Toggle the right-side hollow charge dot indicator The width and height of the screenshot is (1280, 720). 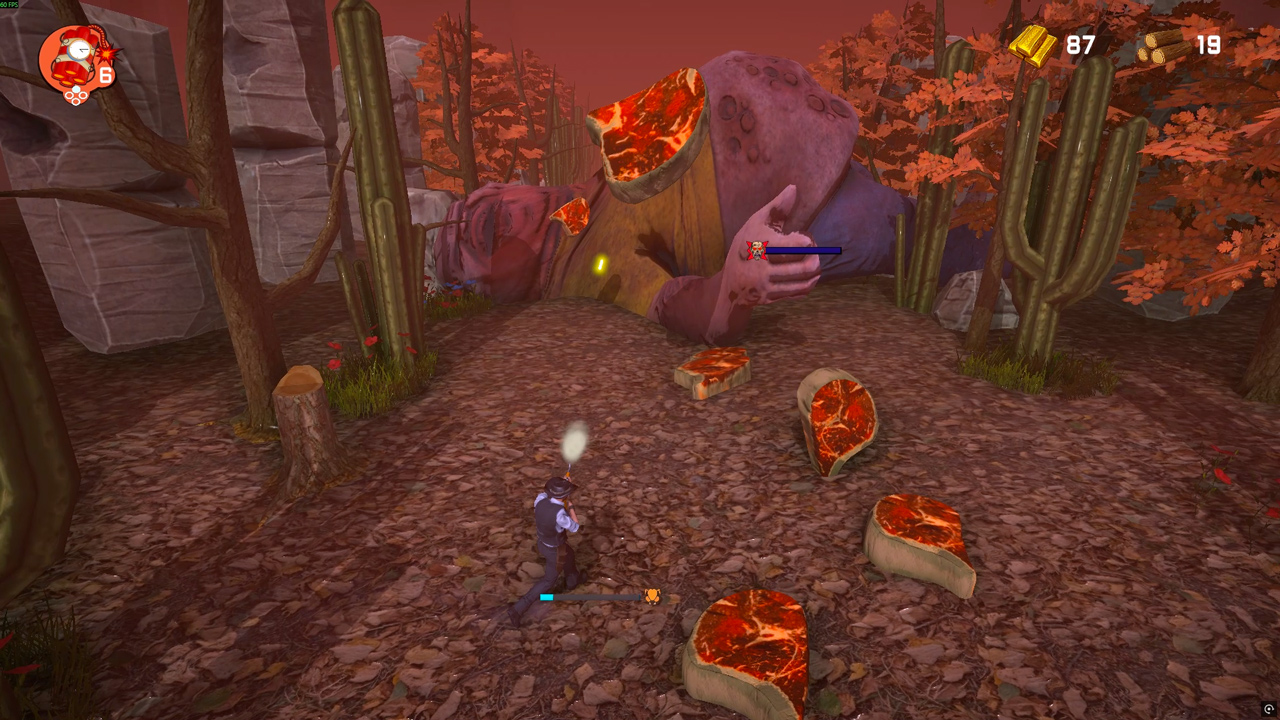(83, 95)
